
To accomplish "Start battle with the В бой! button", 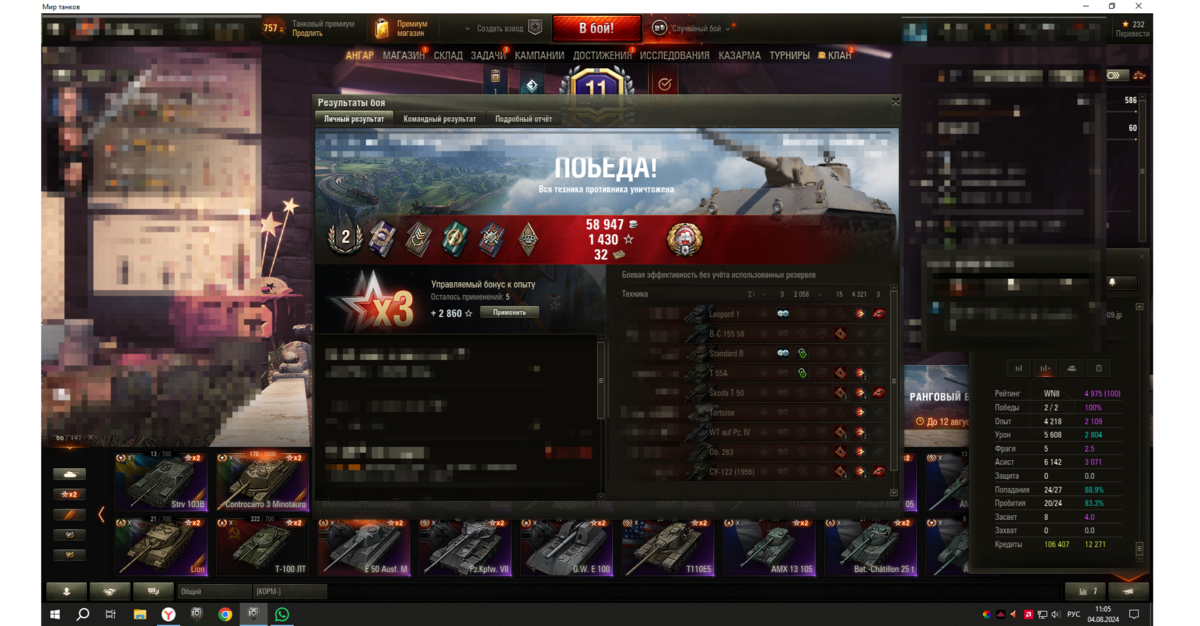I will coord(596,28).
